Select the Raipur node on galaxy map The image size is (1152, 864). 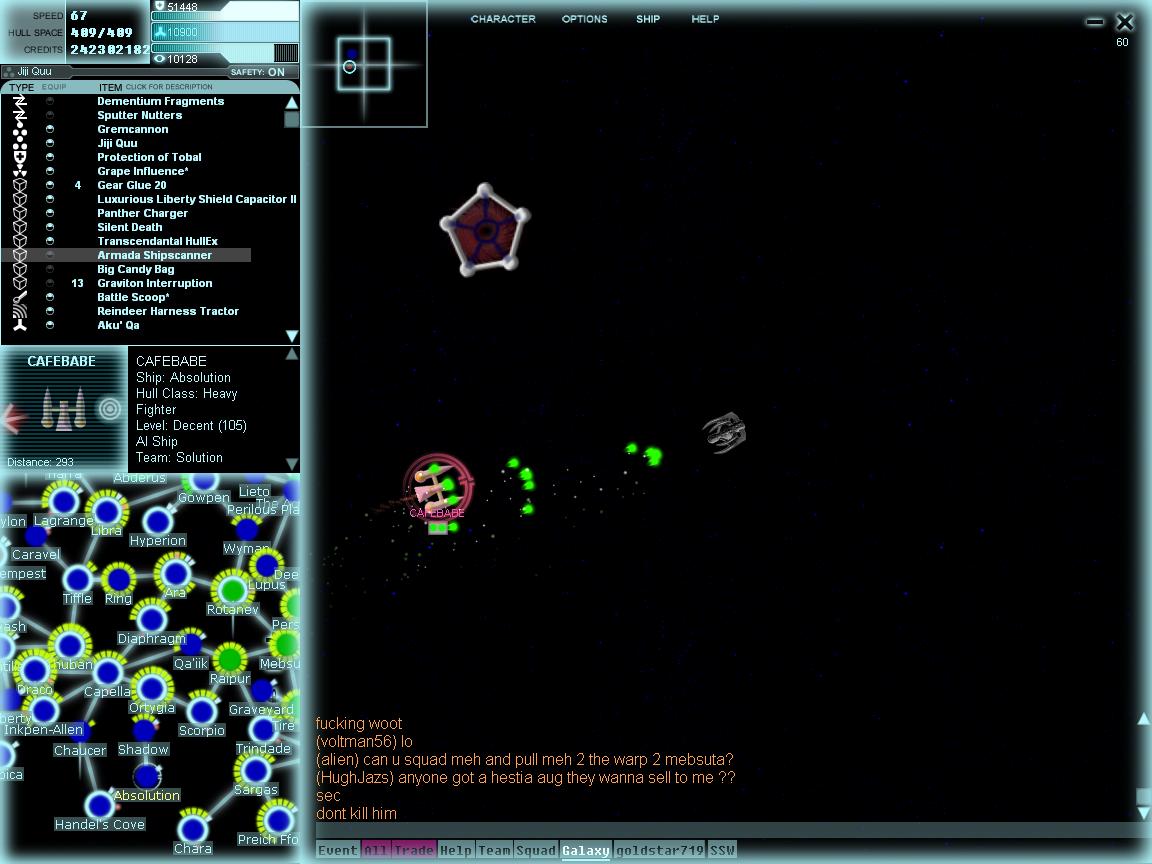coord(230,660)
